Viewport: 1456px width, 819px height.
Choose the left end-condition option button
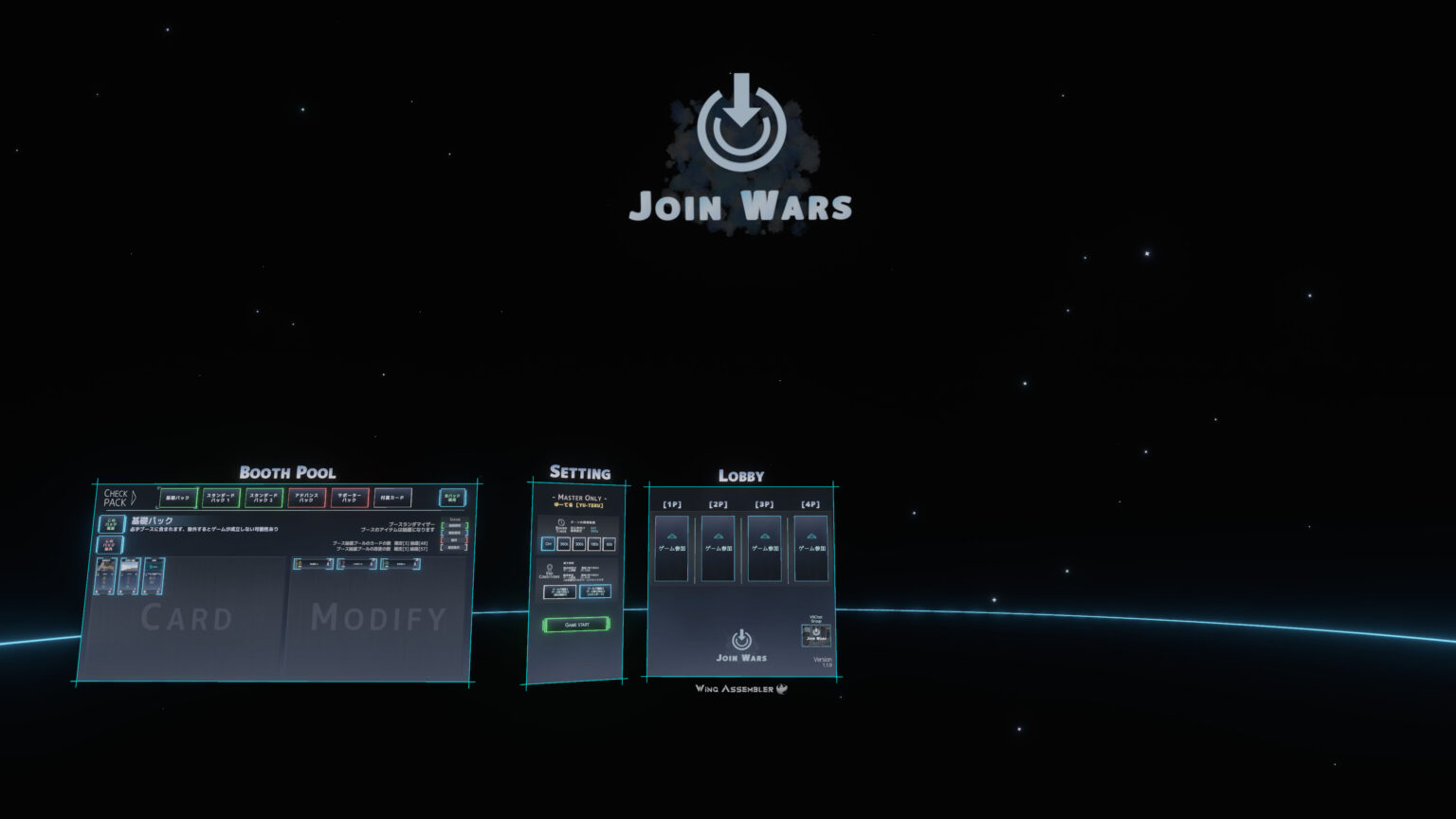tap(560, 591)
